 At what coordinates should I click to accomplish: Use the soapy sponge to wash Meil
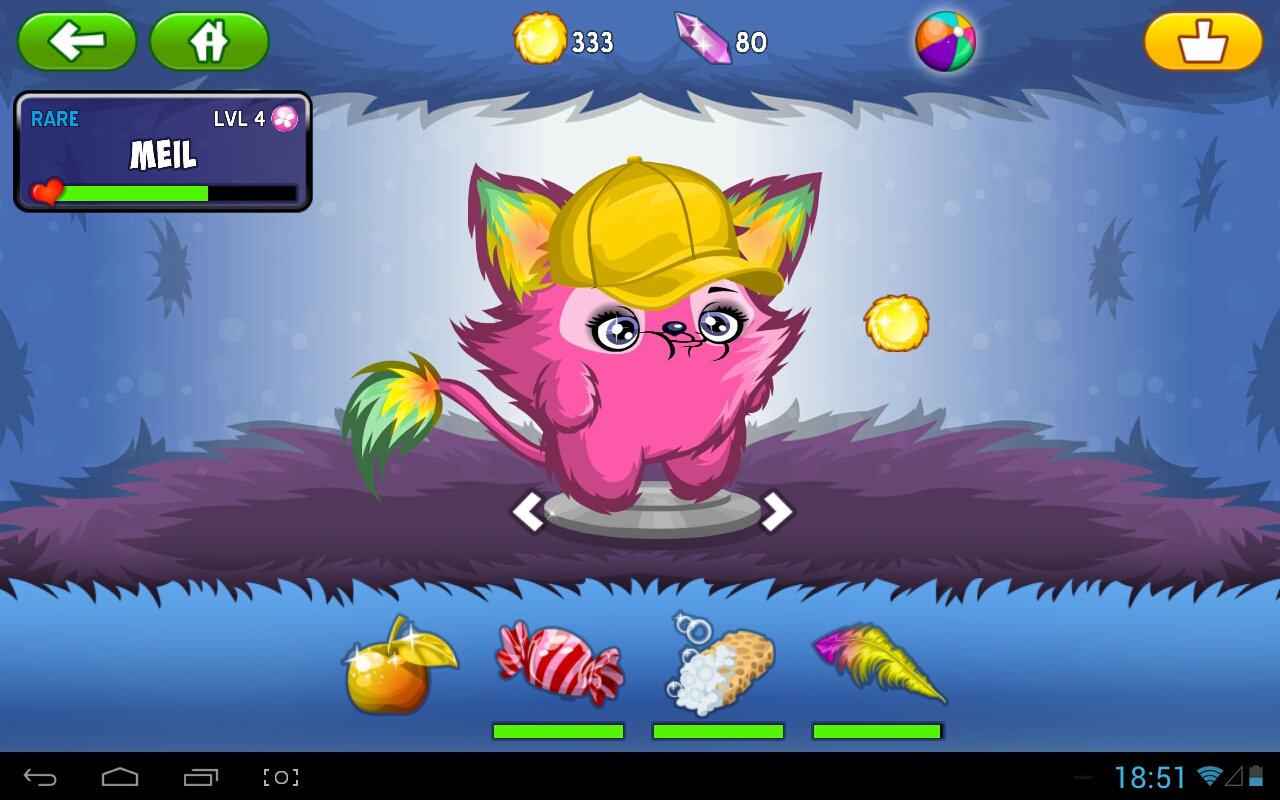[x=717, y=670]
